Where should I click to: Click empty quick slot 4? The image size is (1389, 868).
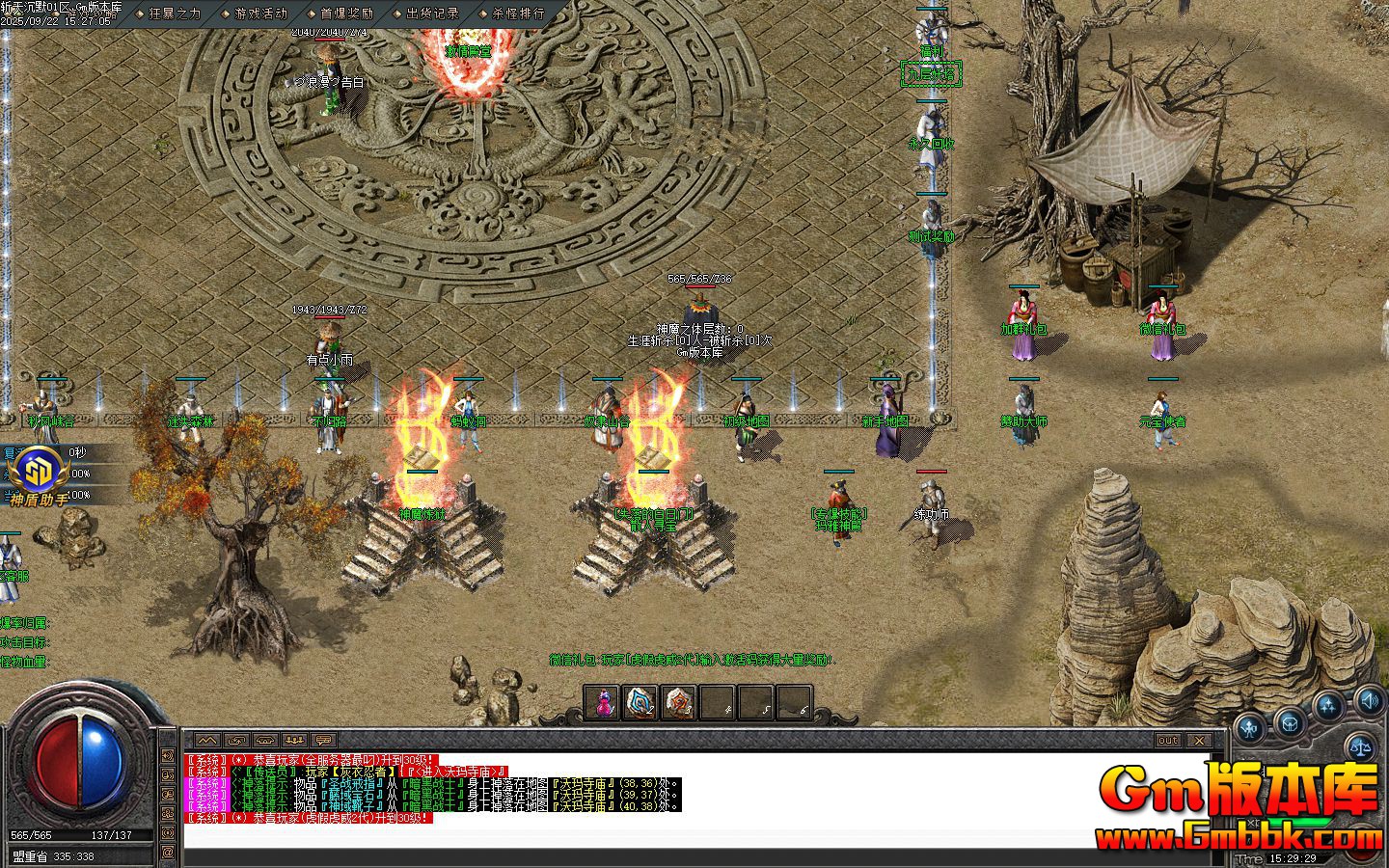[718, 703]
